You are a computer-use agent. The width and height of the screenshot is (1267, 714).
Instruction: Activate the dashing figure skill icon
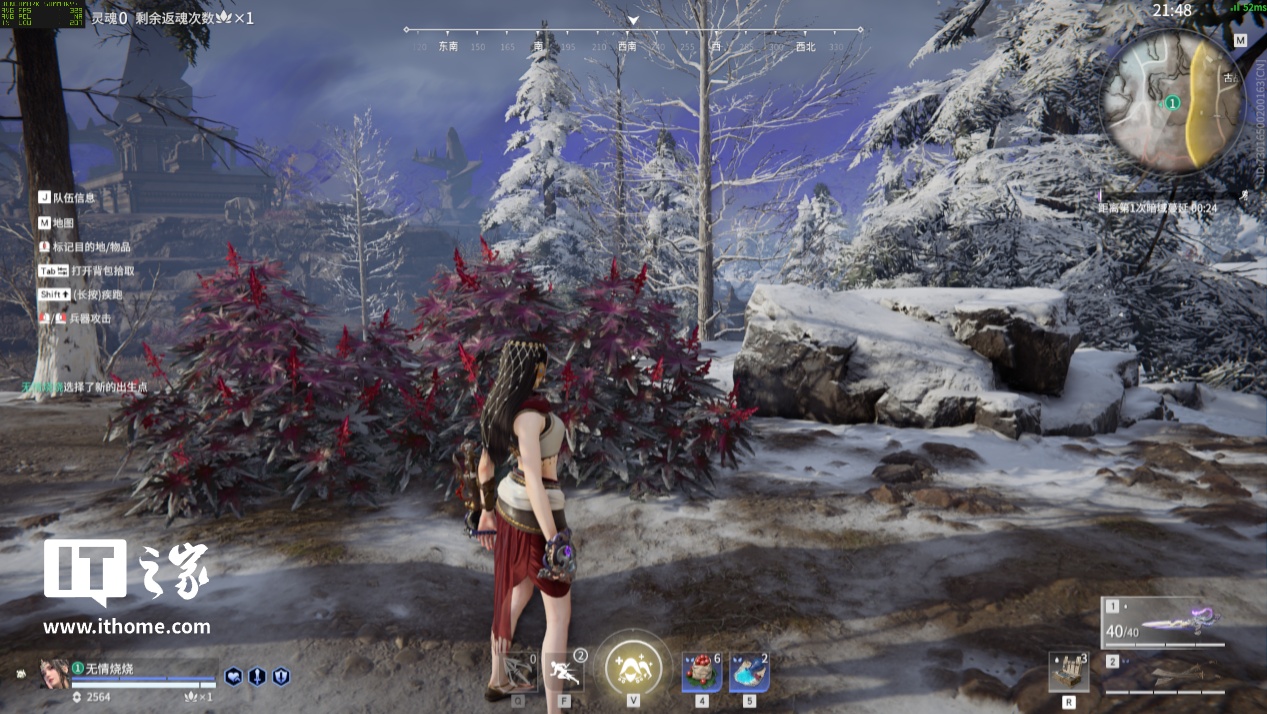(565, 672)
